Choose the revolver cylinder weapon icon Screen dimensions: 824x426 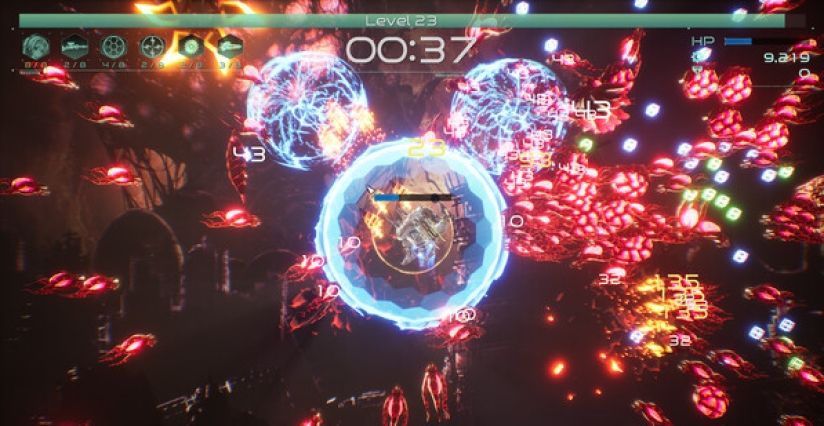pyautogui.click(x=113, y=46)
